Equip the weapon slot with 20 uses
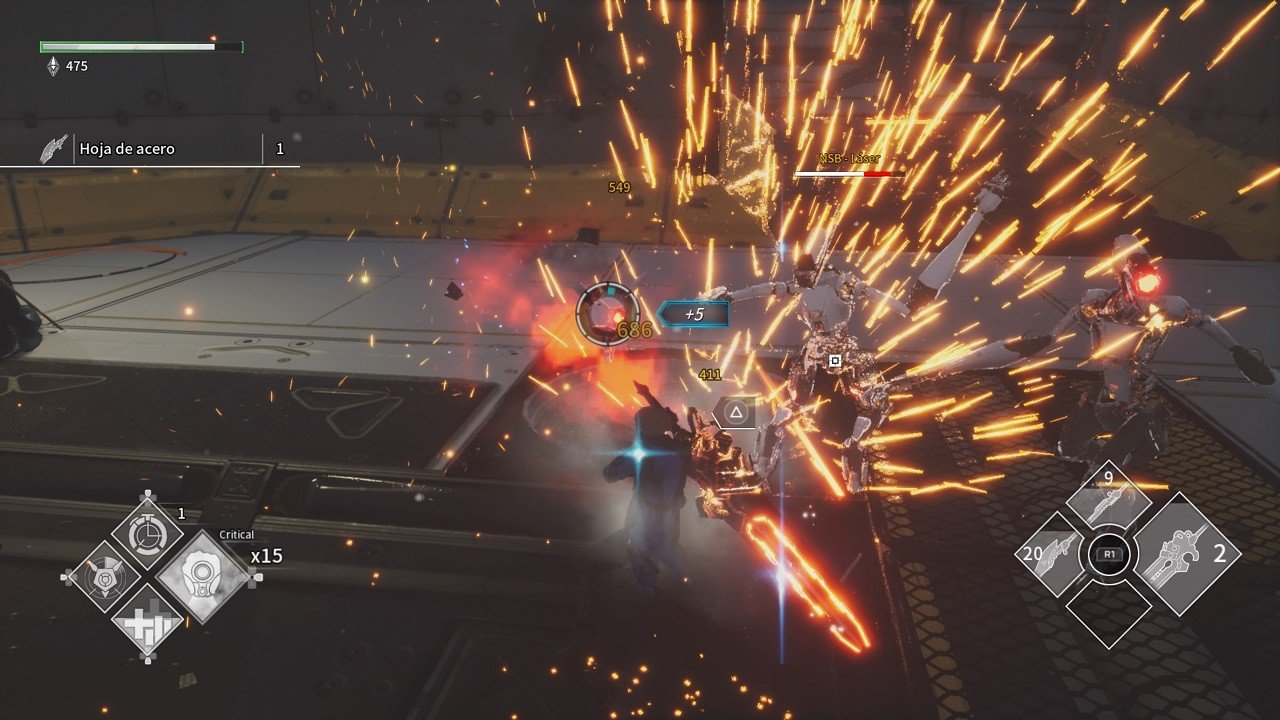Image resolution: width=1280 pixels, height=720 pixels. tap(1052, 554)
